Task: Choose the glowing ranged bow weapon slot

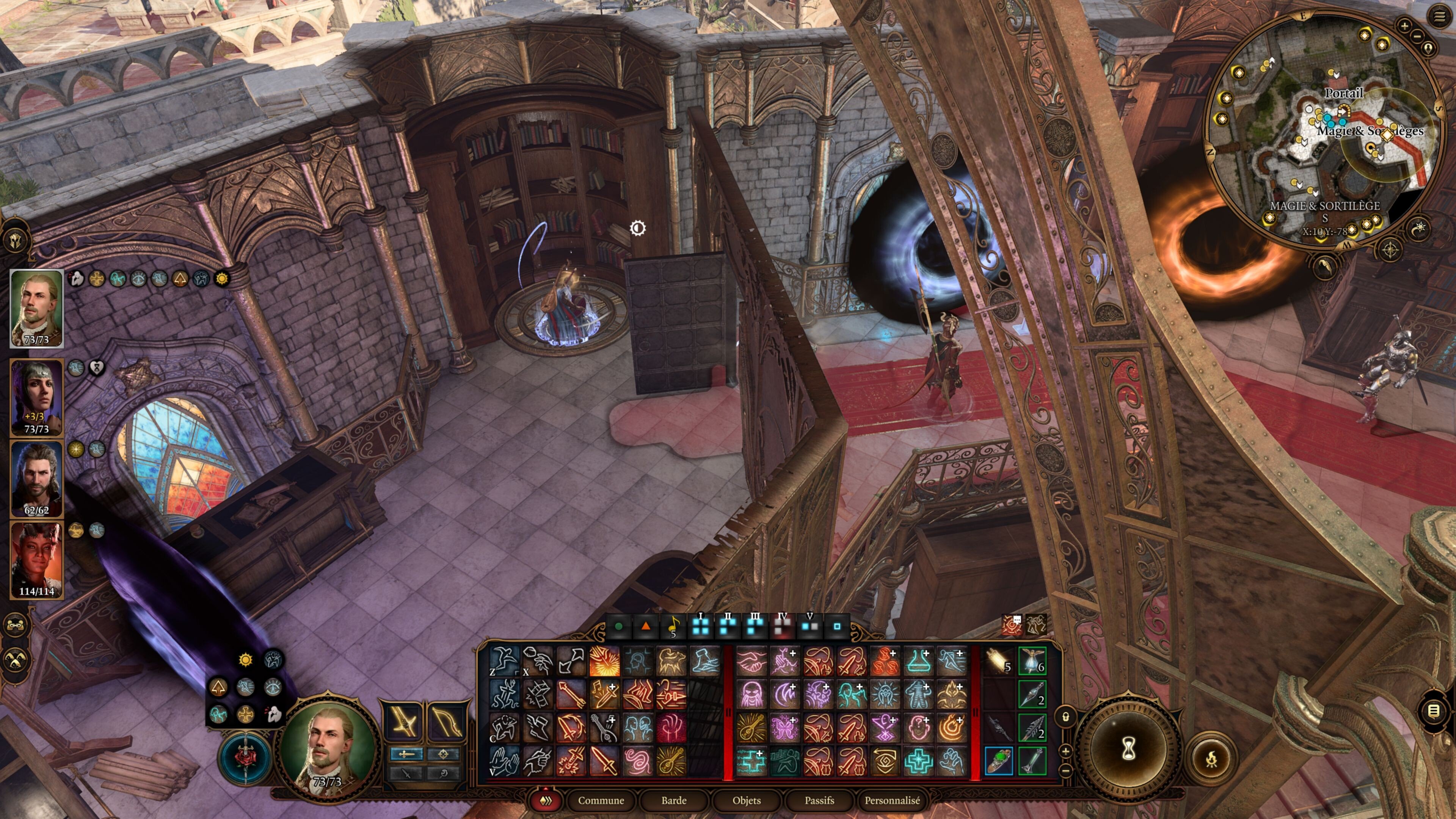Action: point(447,721)
